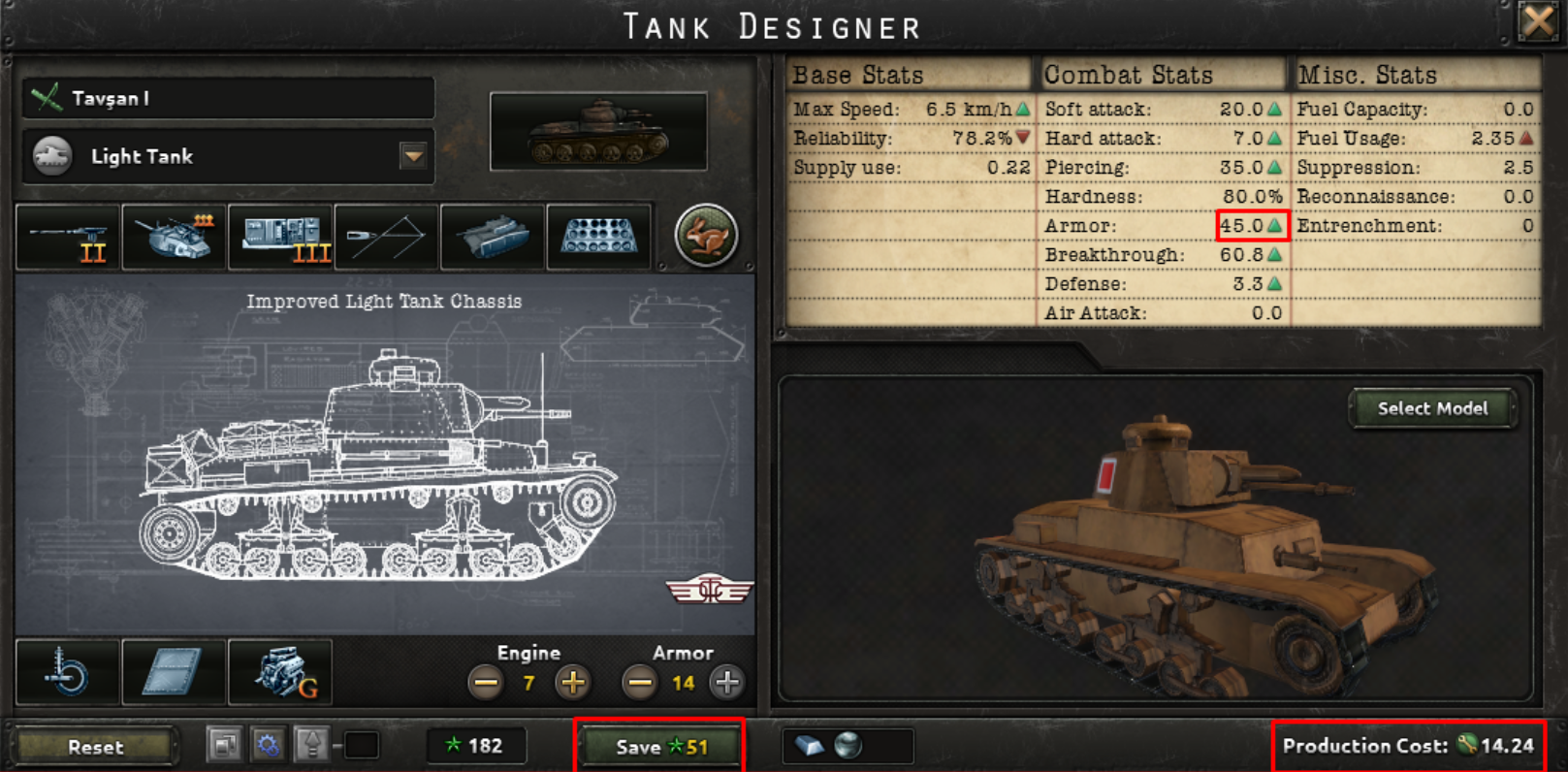The image size is (1568, 772).
Task: Click the suspension type icon
Action: [x=66, y=672]
